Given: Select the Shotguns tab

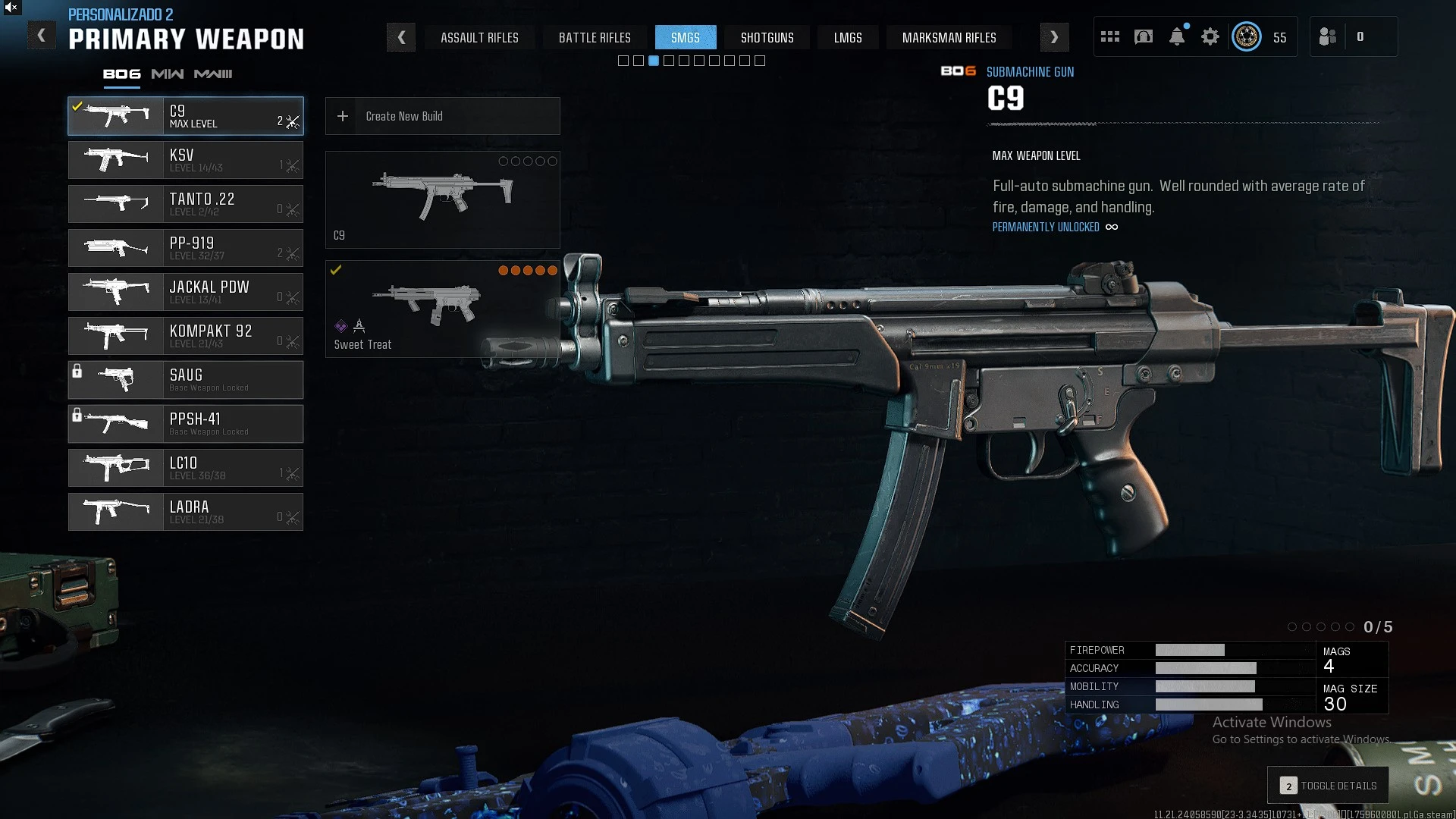Looking at the screenshot, I should (767, 38).
